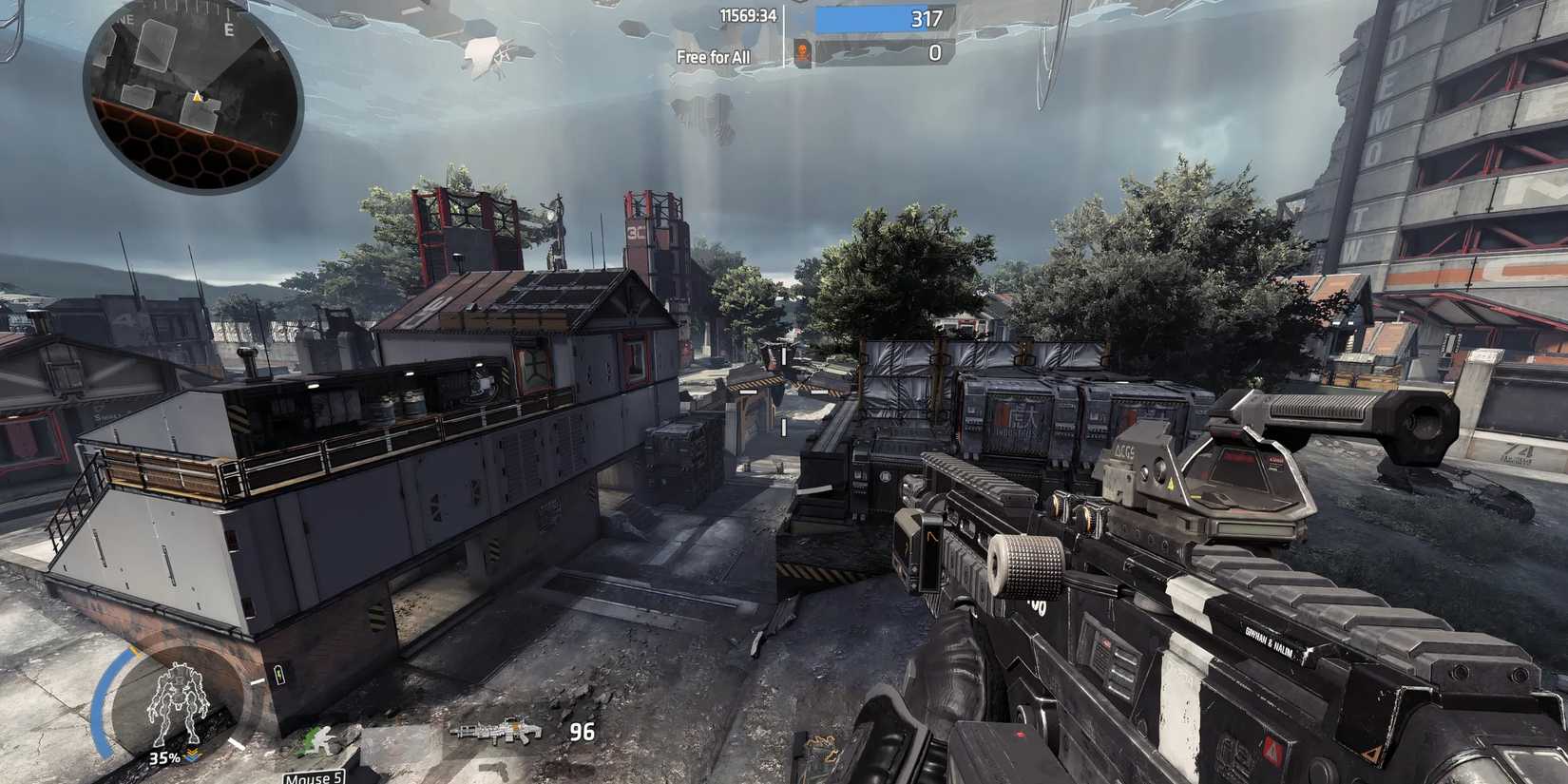
Task: Click the skull icon beside the kill counter
Action: click(x=802, y=50)
